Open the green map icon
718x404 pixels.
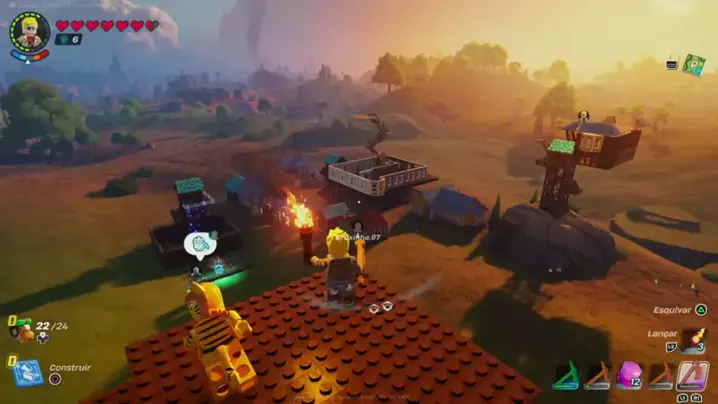click(694, 64)
